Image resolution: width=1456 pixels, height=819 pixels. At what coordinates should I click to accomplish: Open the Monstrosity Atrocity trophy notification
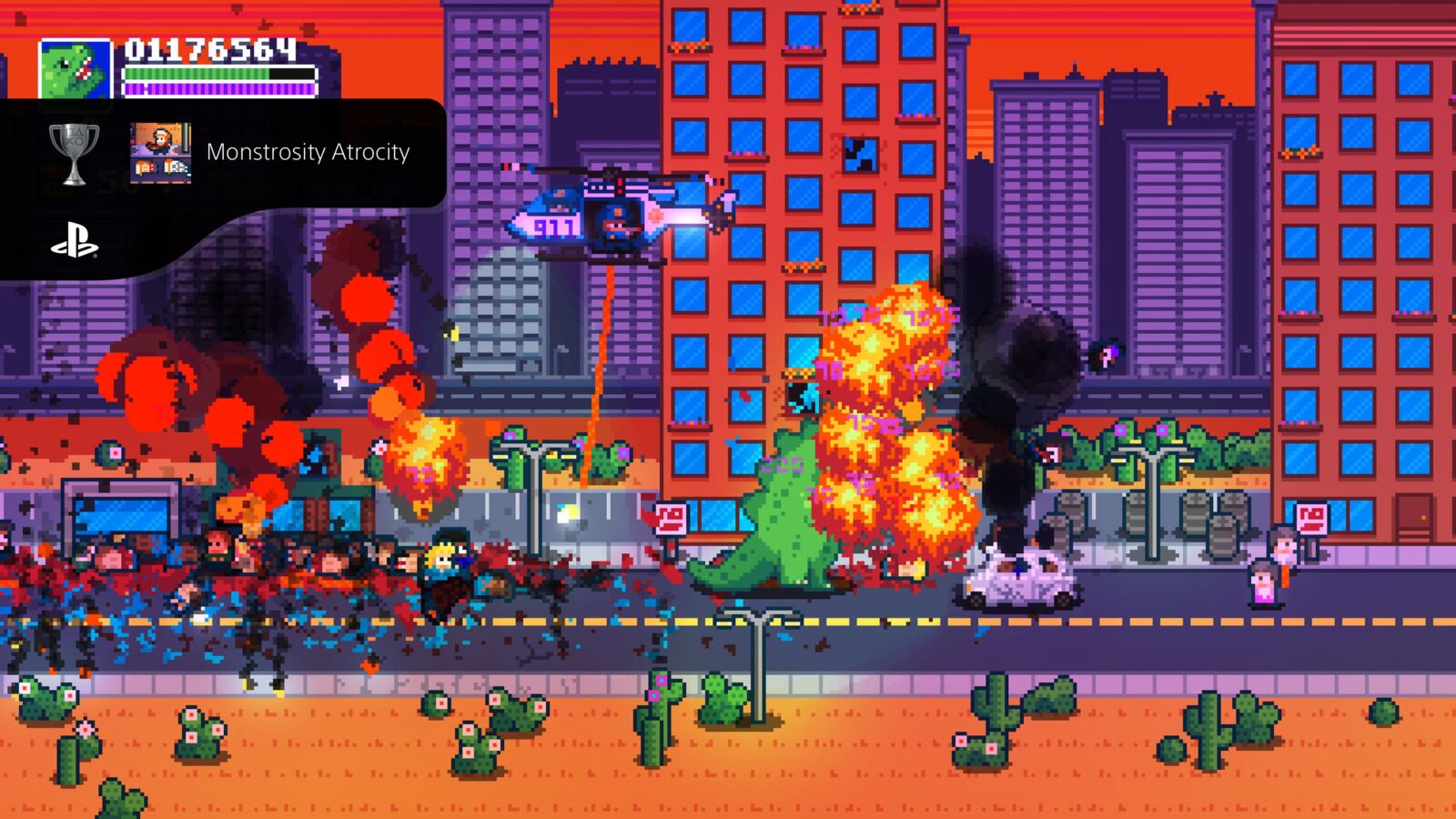pos(308,152)
